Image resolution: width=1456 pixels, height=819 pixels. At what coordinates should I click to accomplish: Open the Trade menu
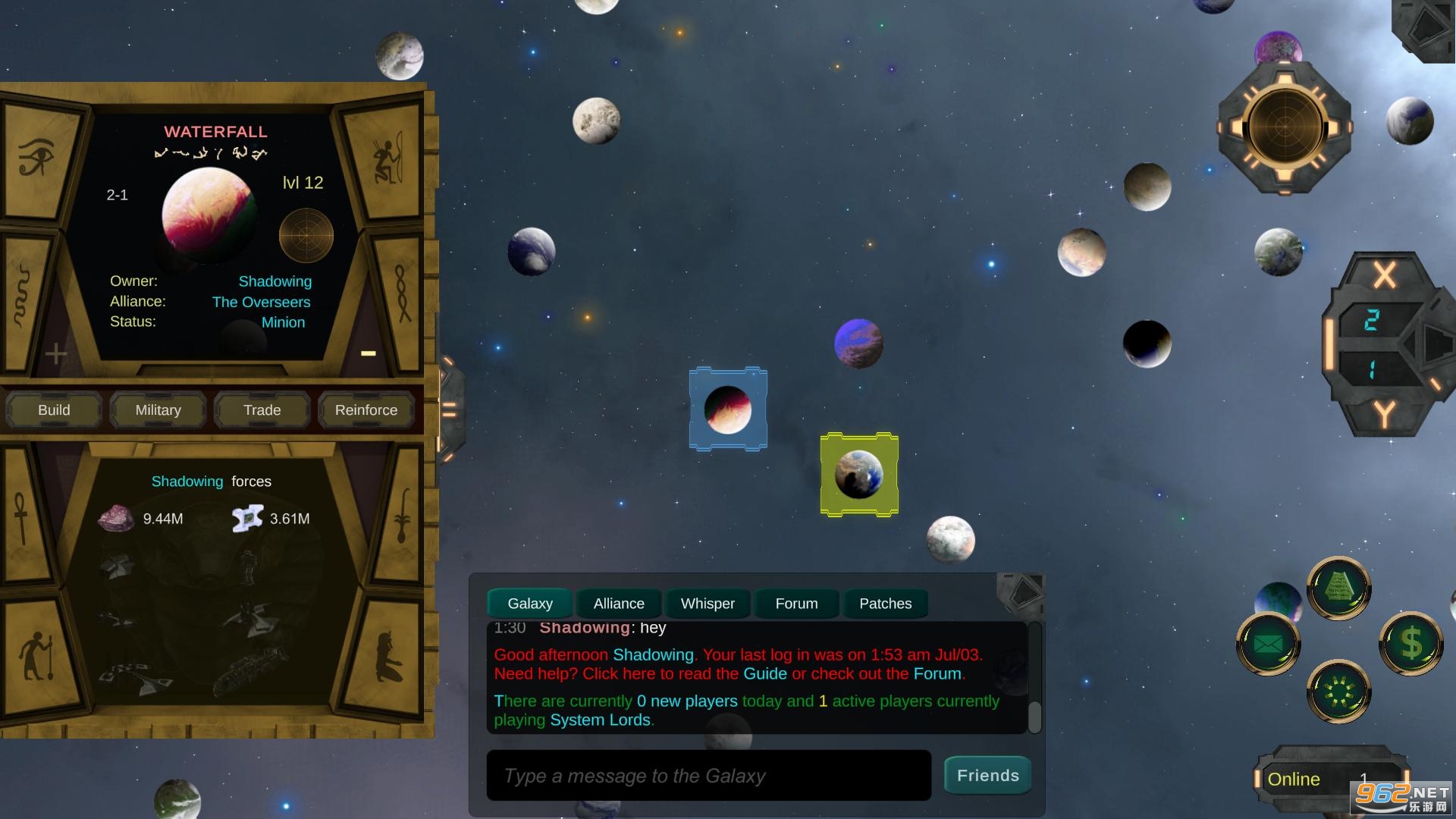(262, 410)
